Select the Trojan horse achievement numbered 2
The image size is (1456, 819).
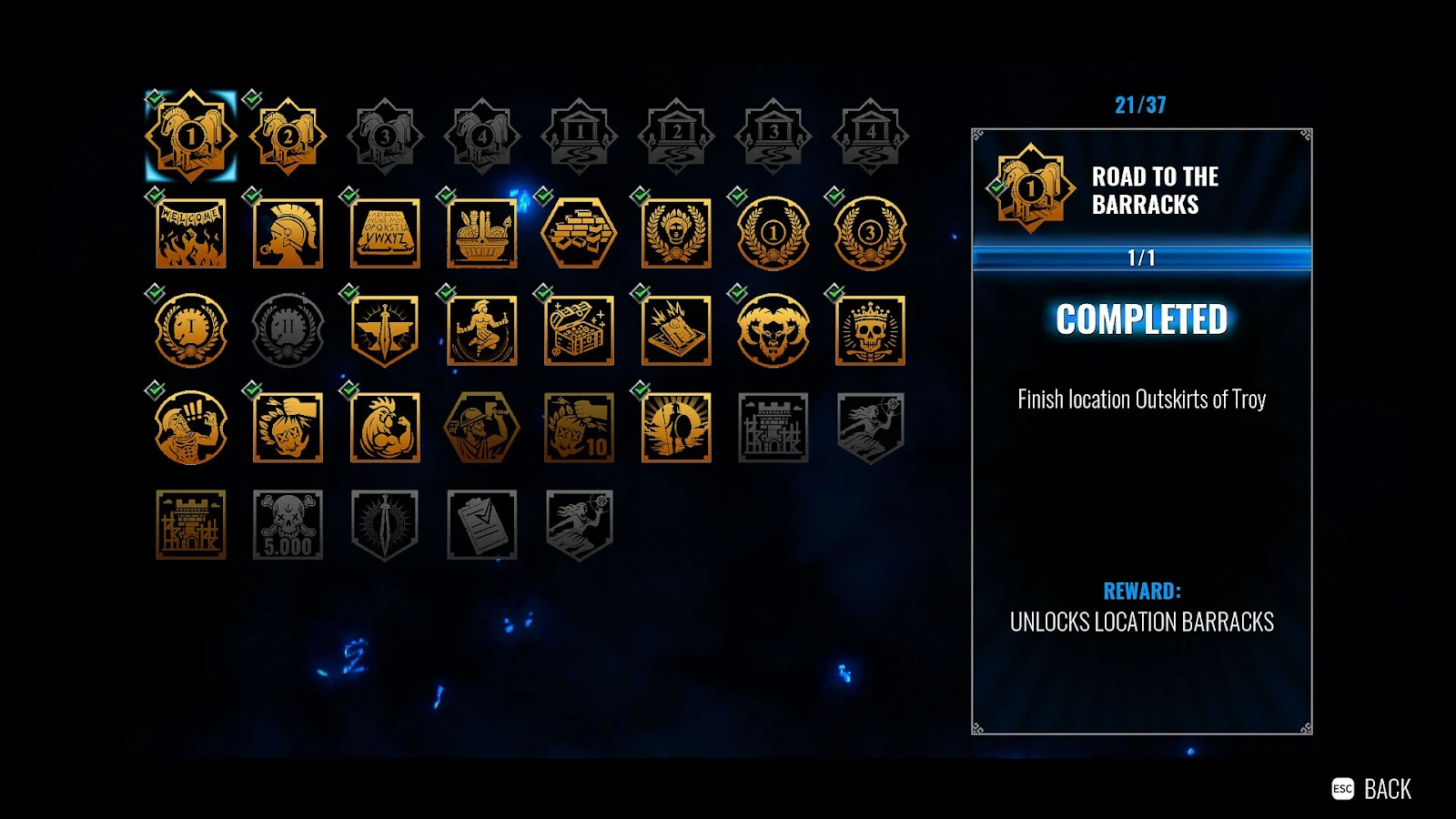click(x=288, y=136)
